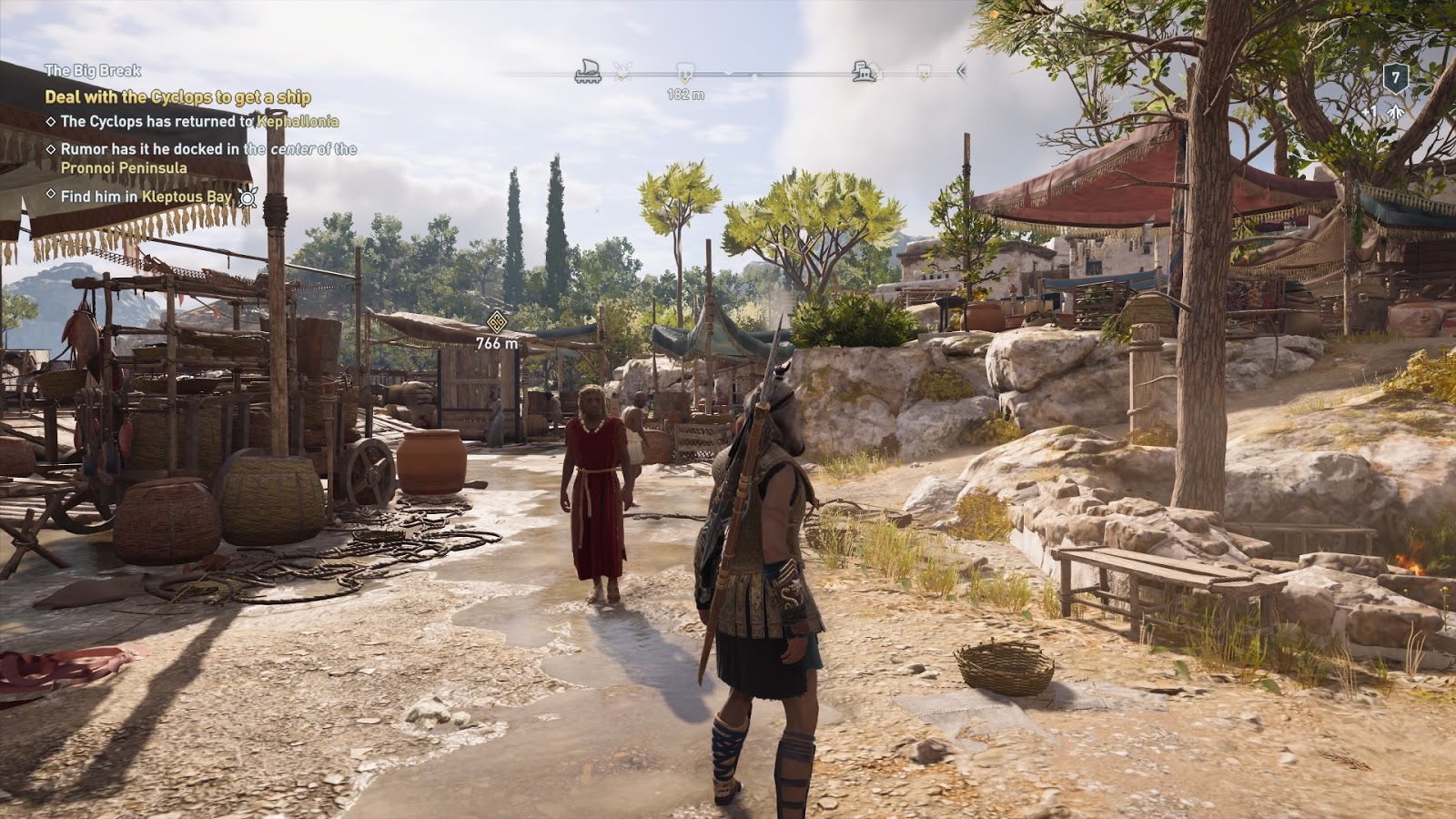Image resolution: width=1456 pixels, height=819 pixels.
Task: Click the "Kleptous Bay" location link
Action: [187, 194]
